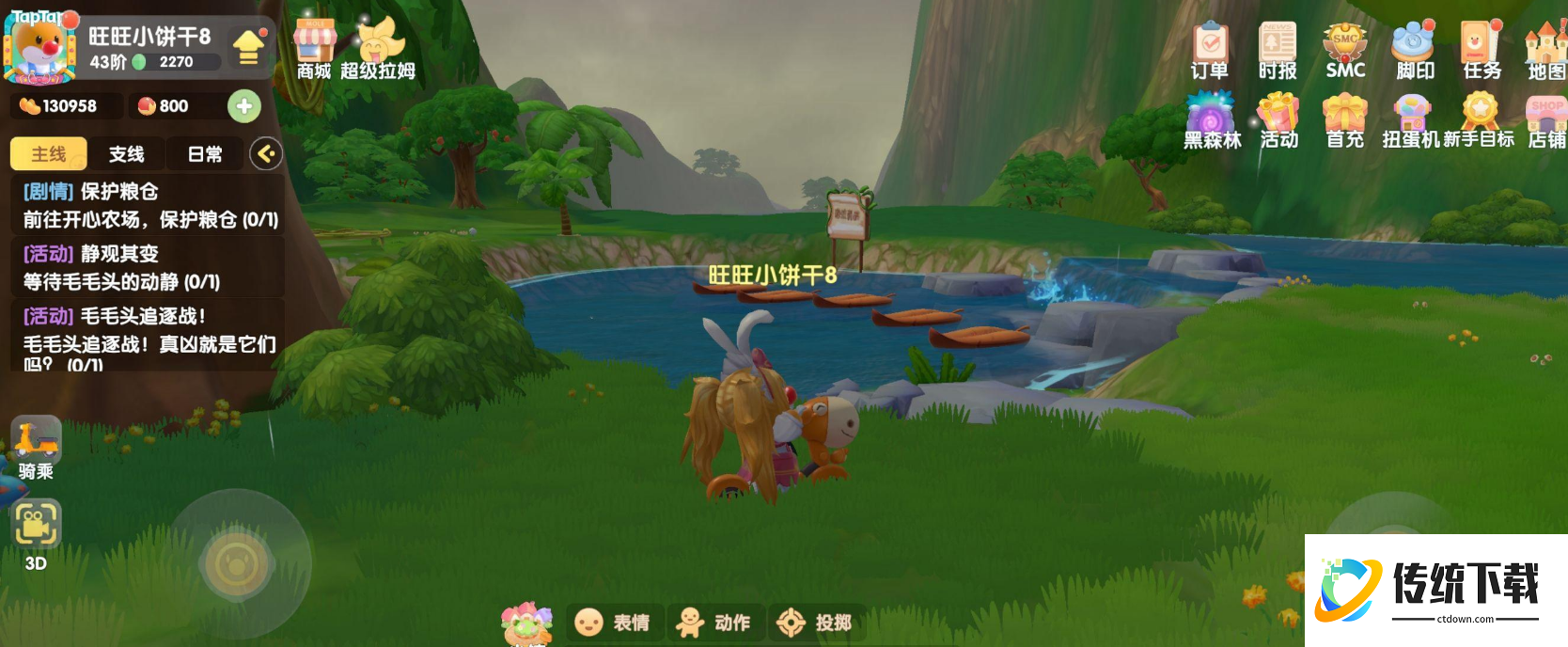Enter the 黑森林 event
1568x647 pixels.
click(1212, 119)
